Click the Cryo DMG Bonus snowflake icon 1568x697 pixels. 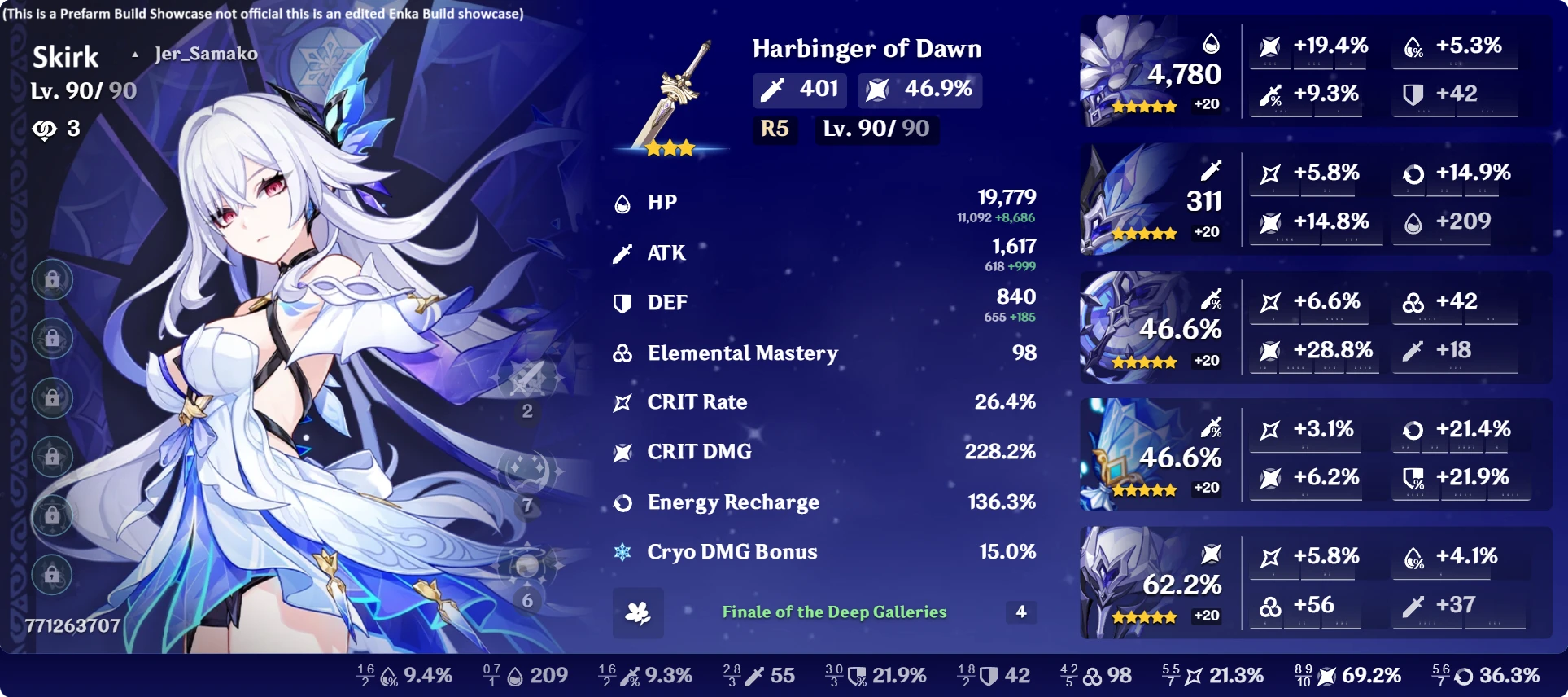622,552
